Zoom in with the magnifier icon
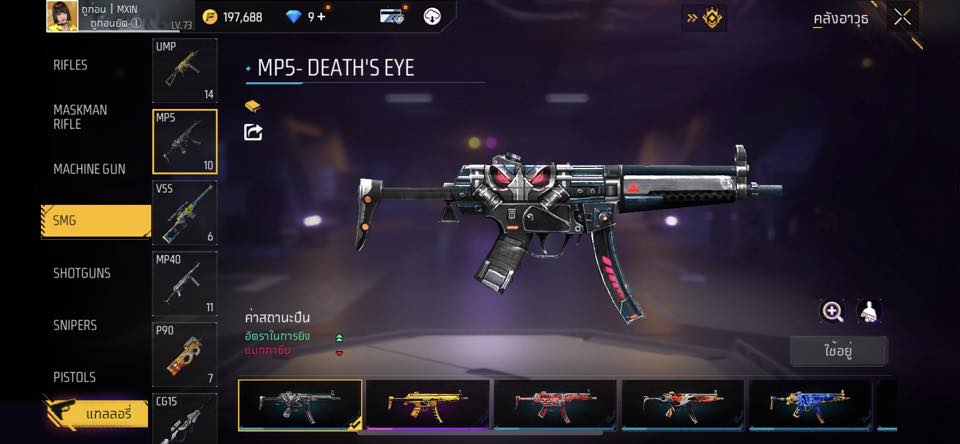The width and height of the screenshot is (960, 444). (x=832, y=311)
